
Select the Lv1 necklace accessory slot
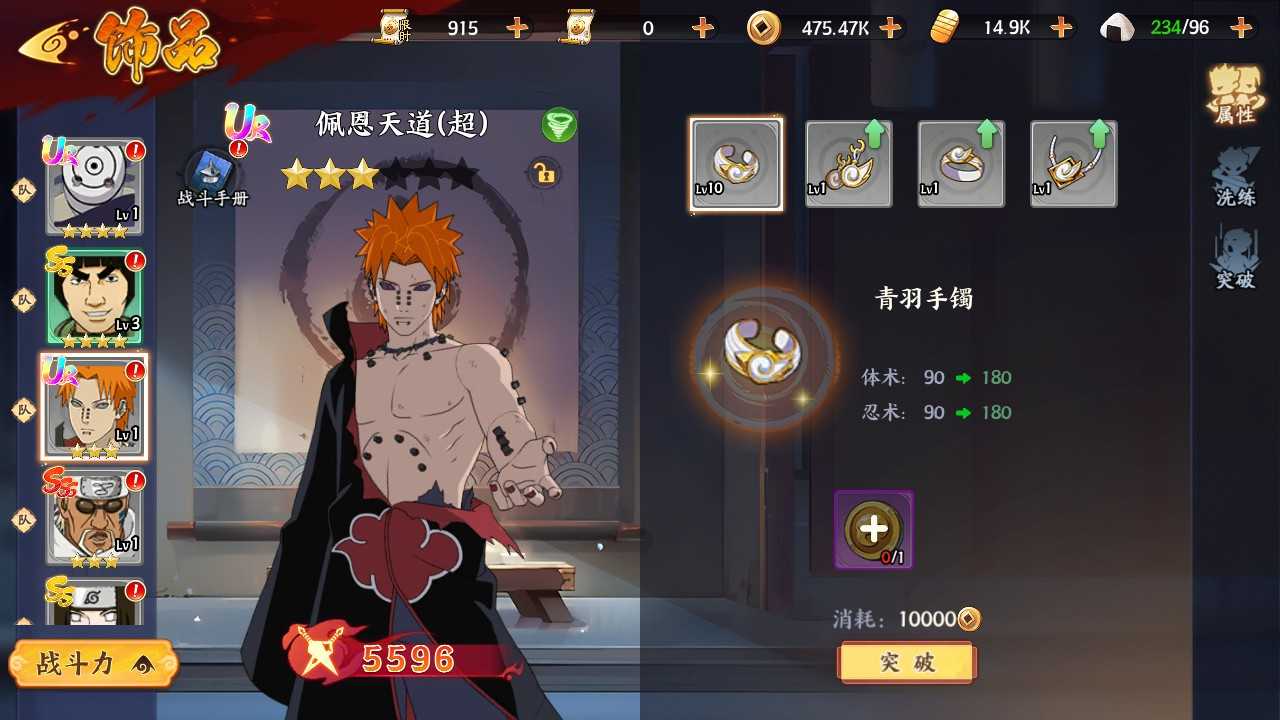[x=1073, y=163]
